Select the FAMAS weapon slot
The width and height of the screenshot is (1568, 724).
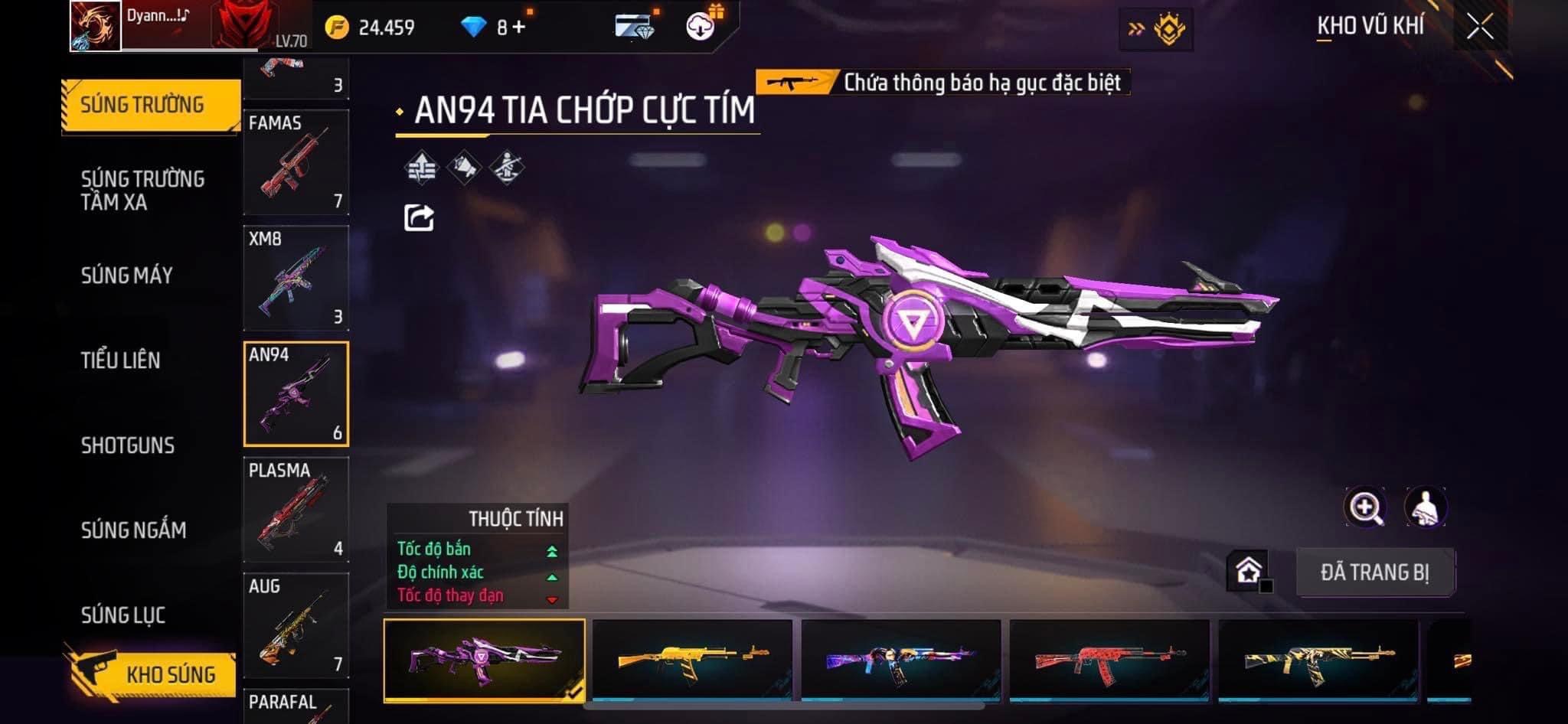tap(296, 162)
